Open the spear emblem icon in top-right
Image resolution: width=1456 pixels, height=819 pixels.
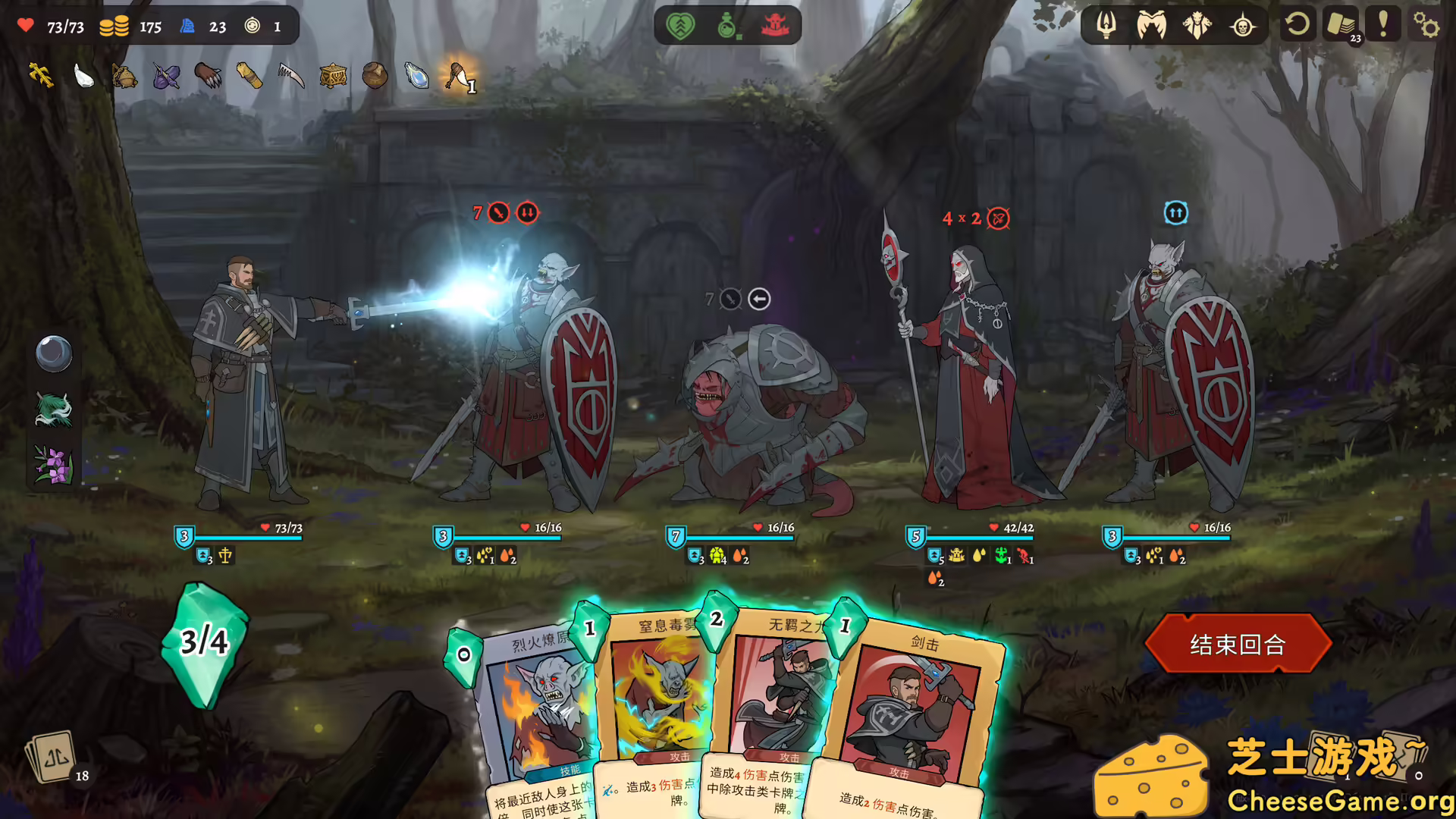tap(1106, 25)
